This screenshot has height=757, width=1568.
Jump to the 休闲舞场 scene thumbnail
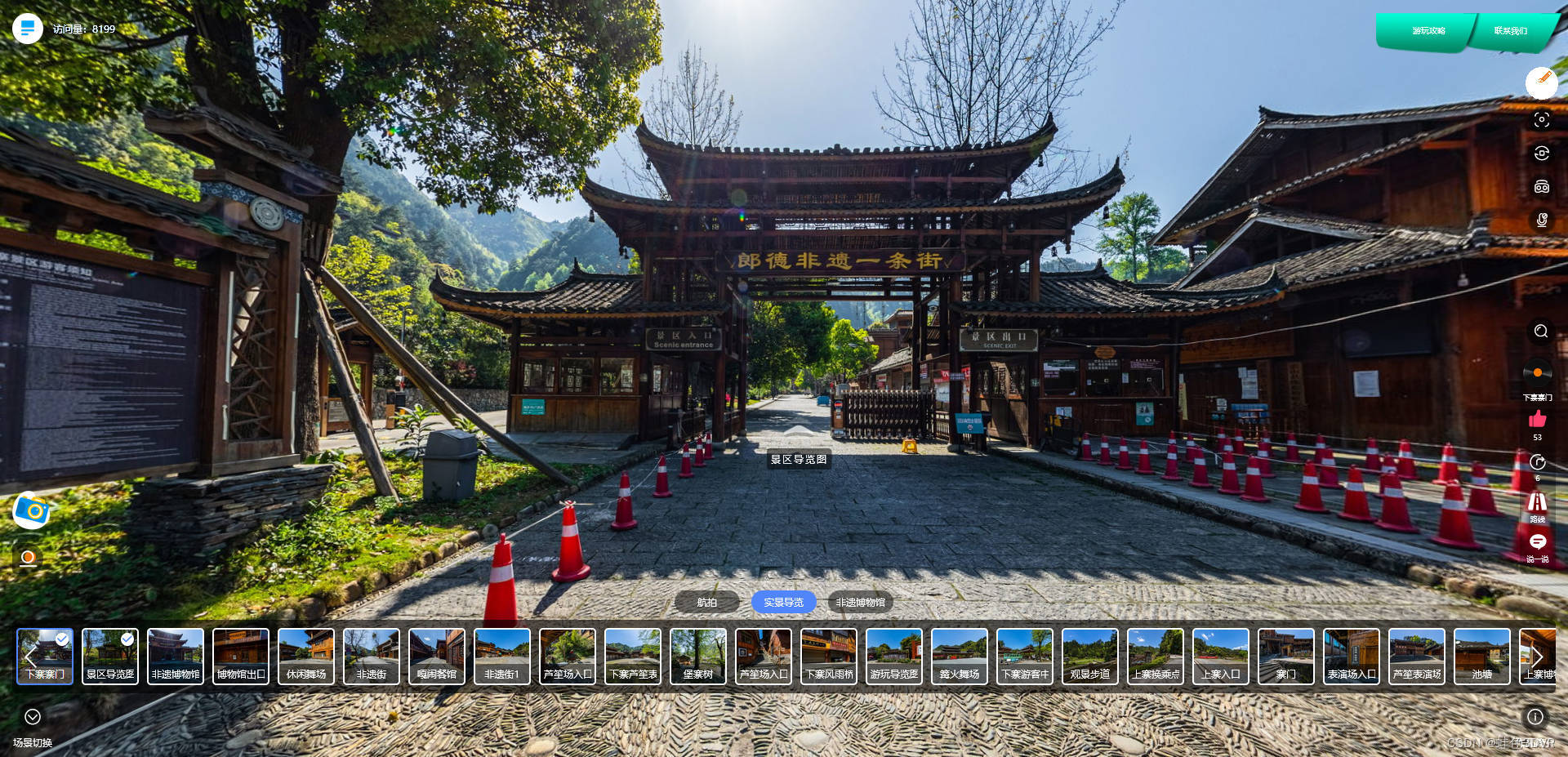coord(306,656)
